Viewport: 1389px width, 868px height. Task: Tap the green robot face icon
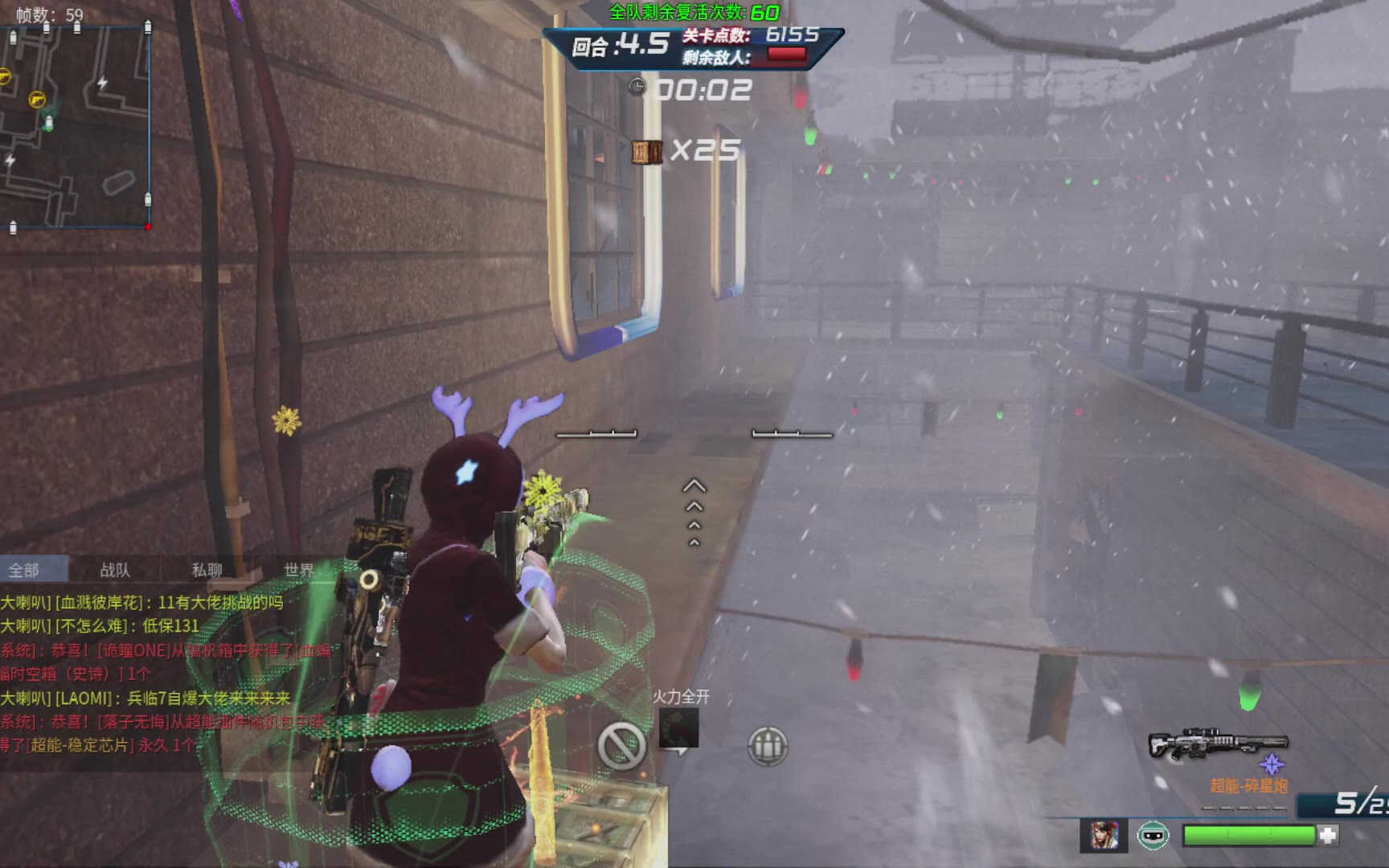1153,836
